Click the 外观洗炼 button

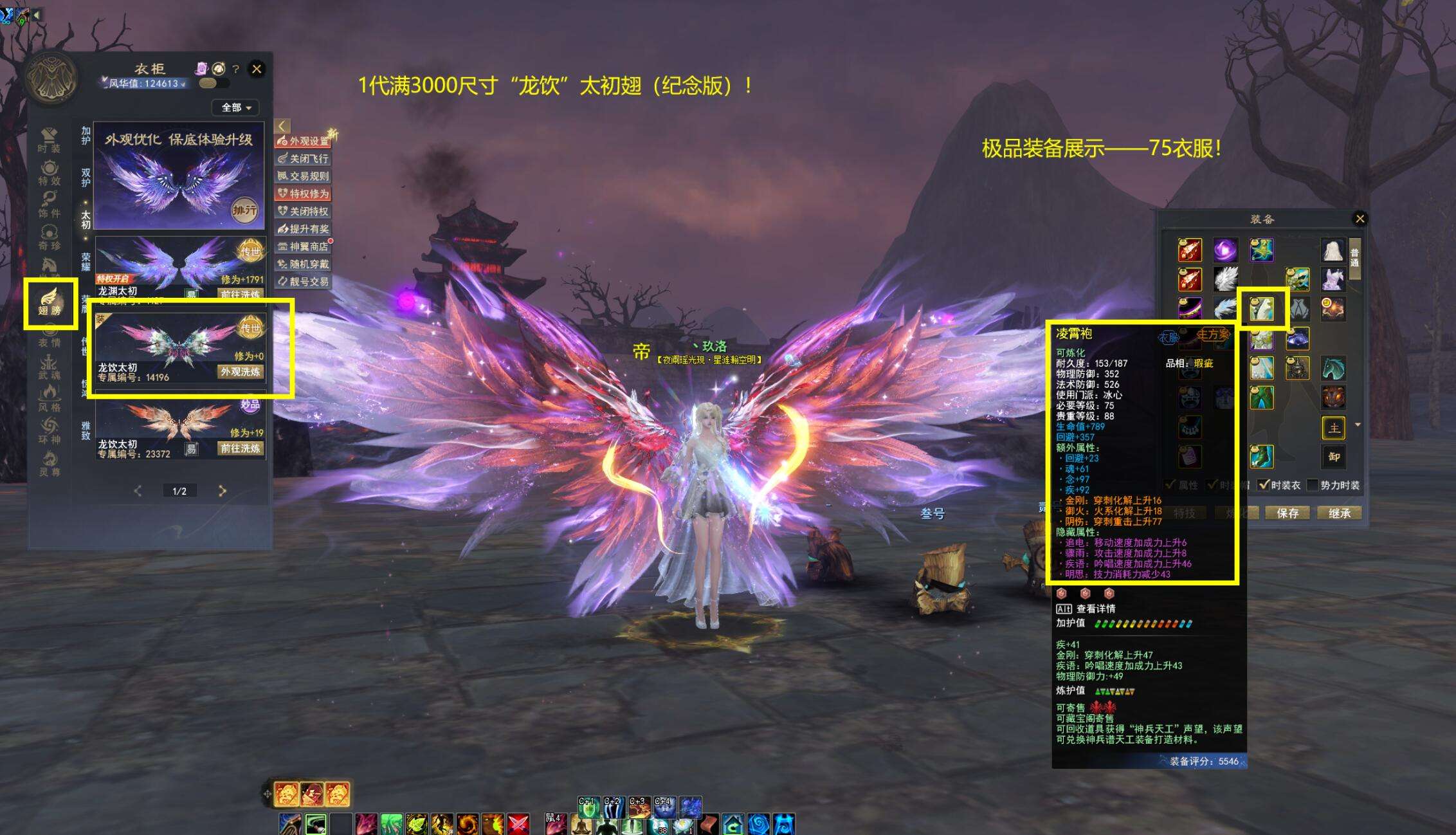tap(241, 372)
